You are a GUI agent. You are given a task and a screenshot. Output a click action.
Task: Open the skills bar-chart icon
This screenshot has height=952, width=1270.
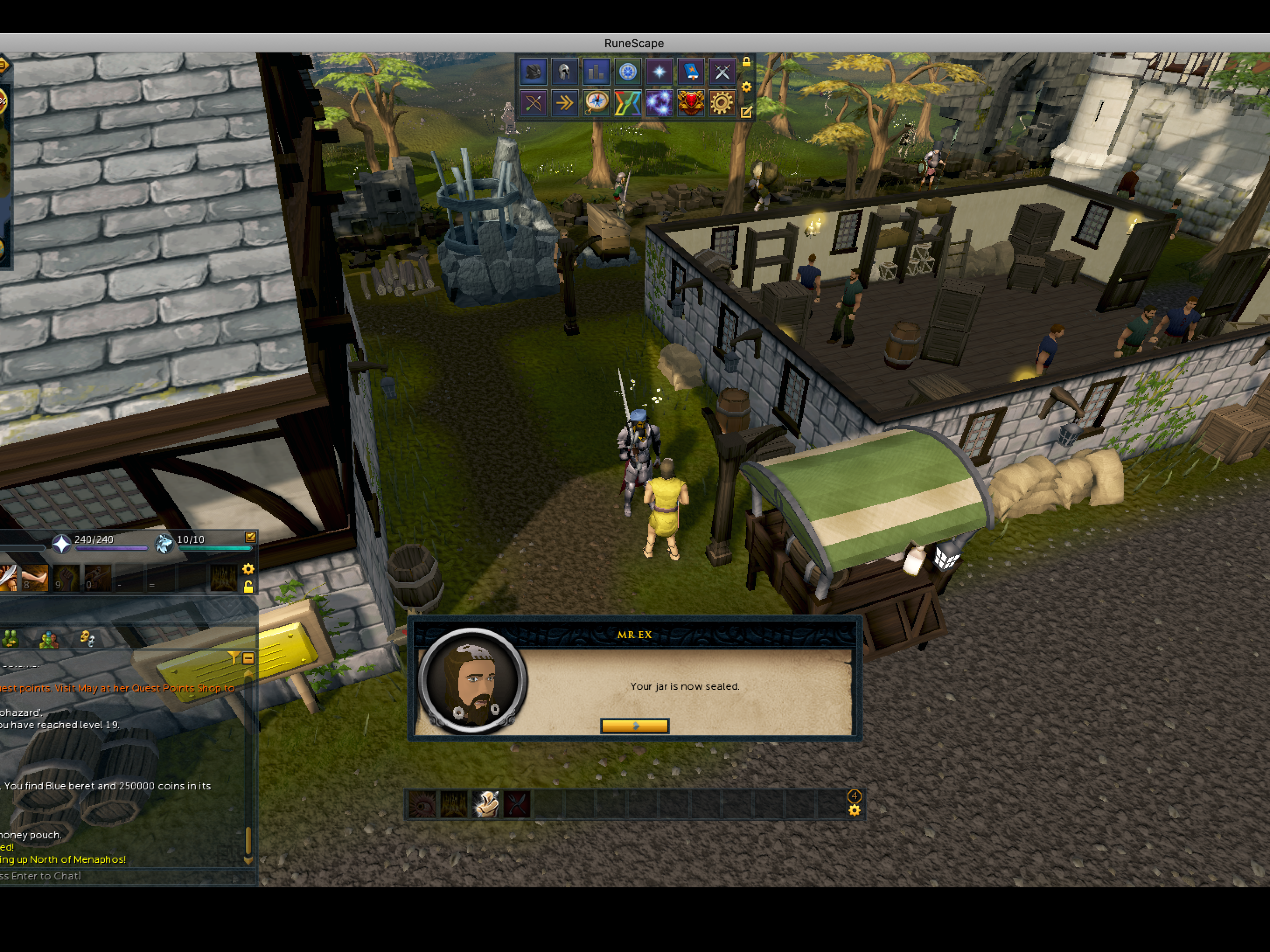pyautogui.click(x=596, y=72)
